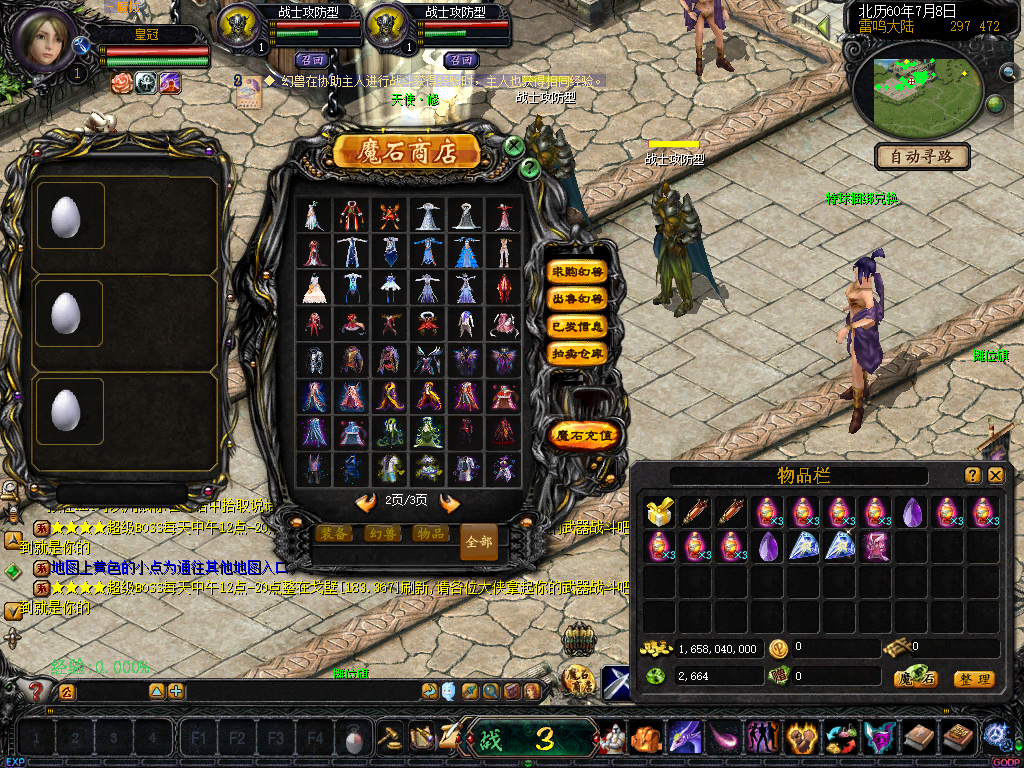
Task: Click the 出售幻兽 button
Action: 578,299
